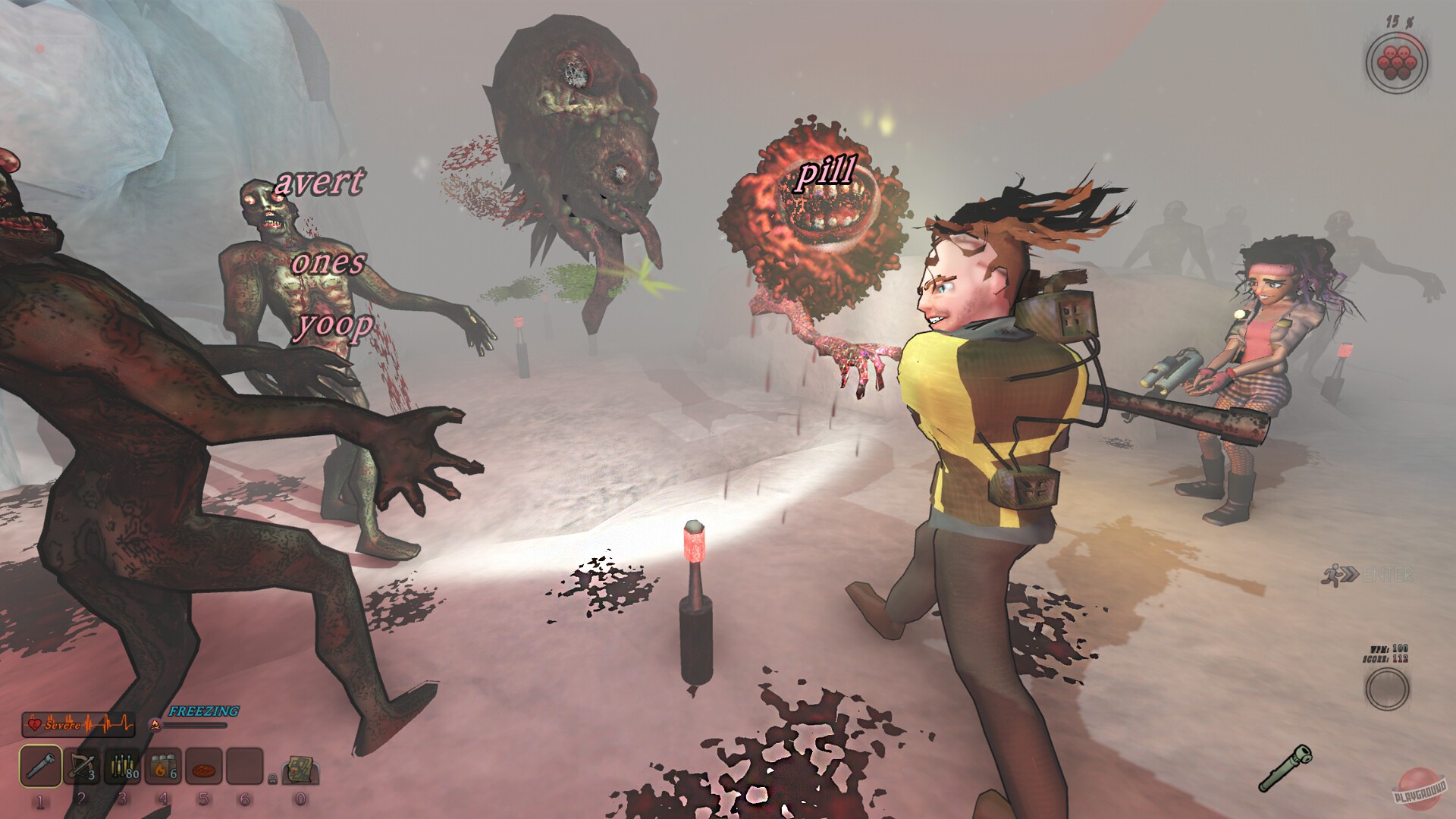Select the fire kit item in slot 4
Viewport: 1456px width, 819px height.
pos(162,766)
